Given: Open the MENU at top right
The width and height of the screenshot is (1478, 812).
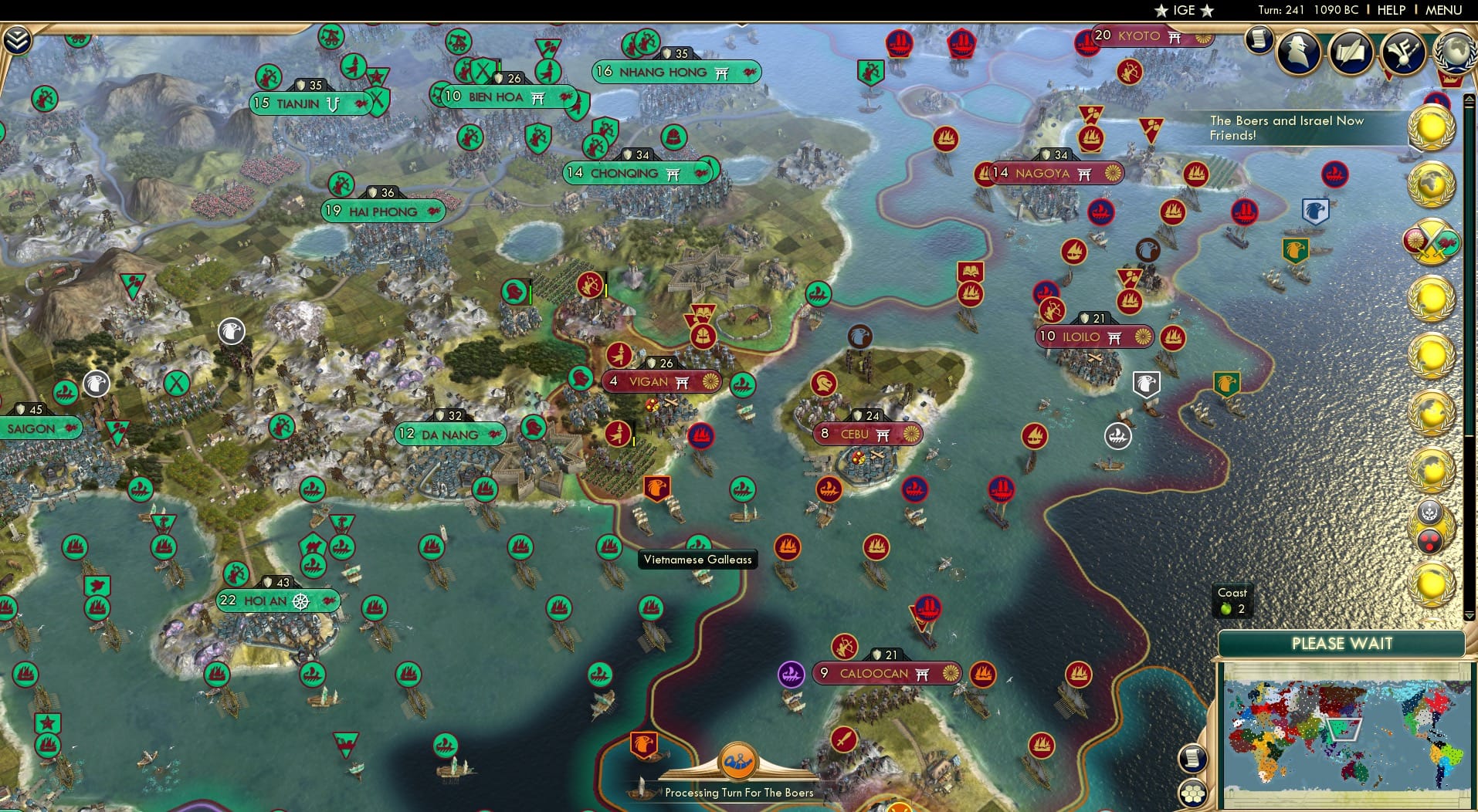Looking at the screenshot, I should point(1446,10).
